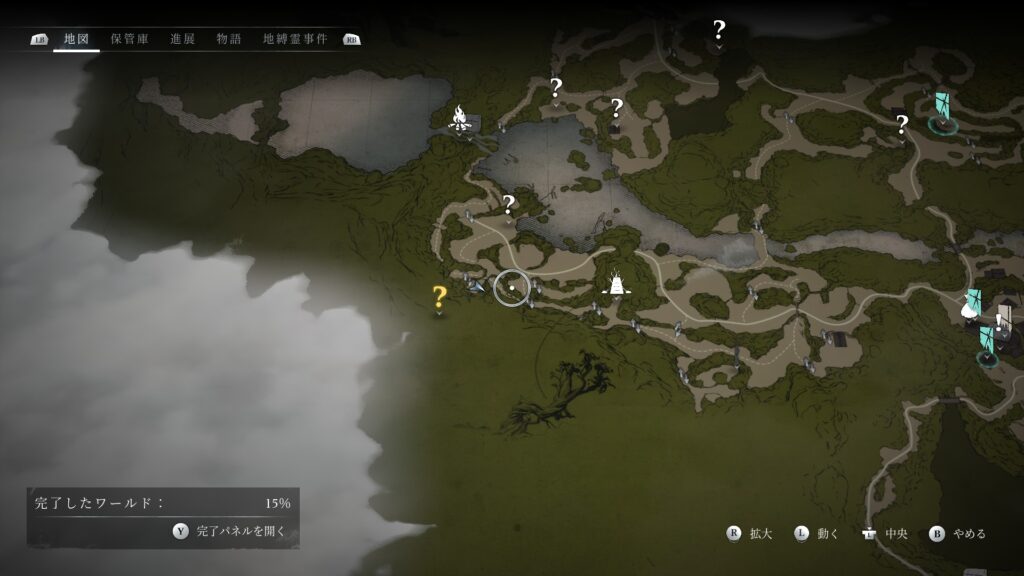Switch to the 地縛霊事件 tab
This screenshot has width=1024, height=576.
(295, 39)
